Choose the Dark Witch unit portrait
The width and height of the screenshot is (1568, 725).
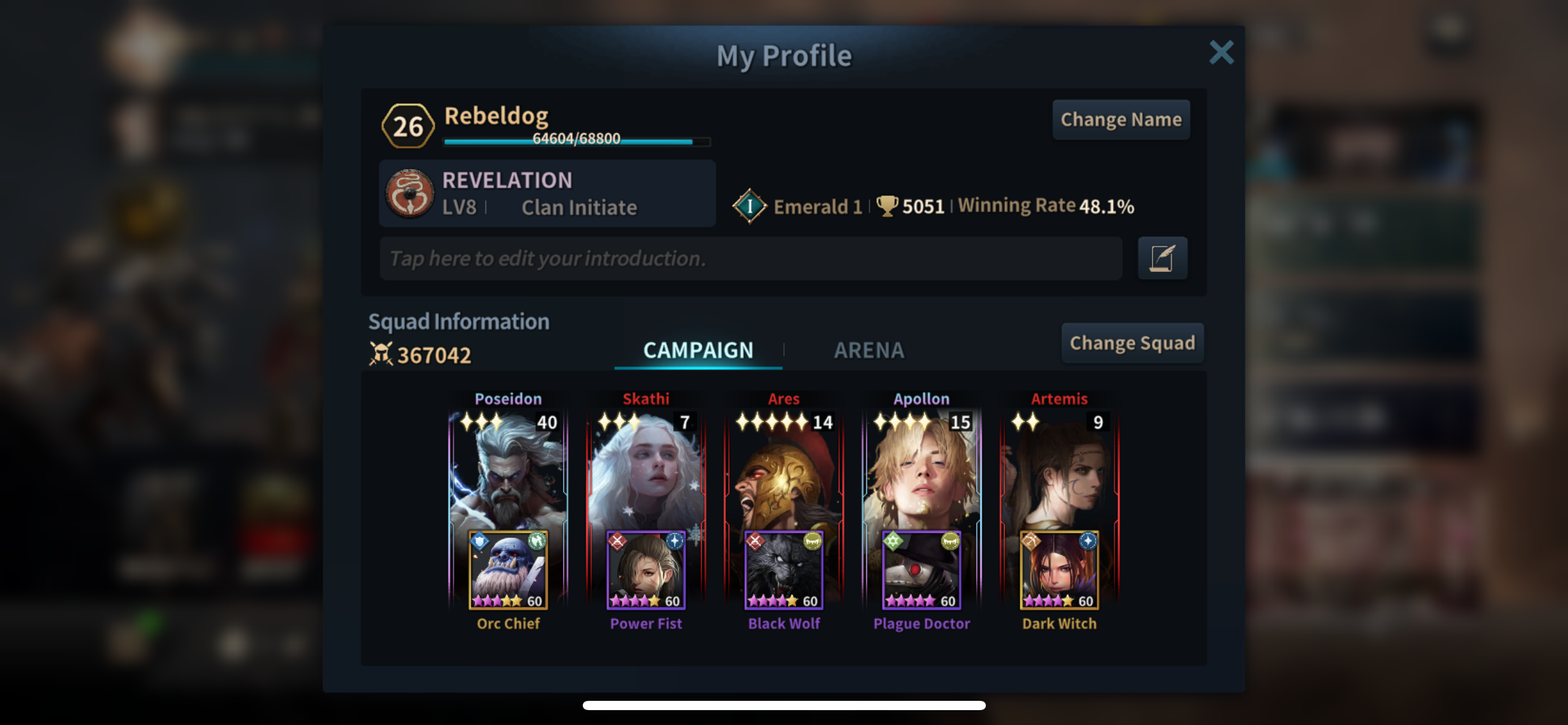tap(1059, 570)
